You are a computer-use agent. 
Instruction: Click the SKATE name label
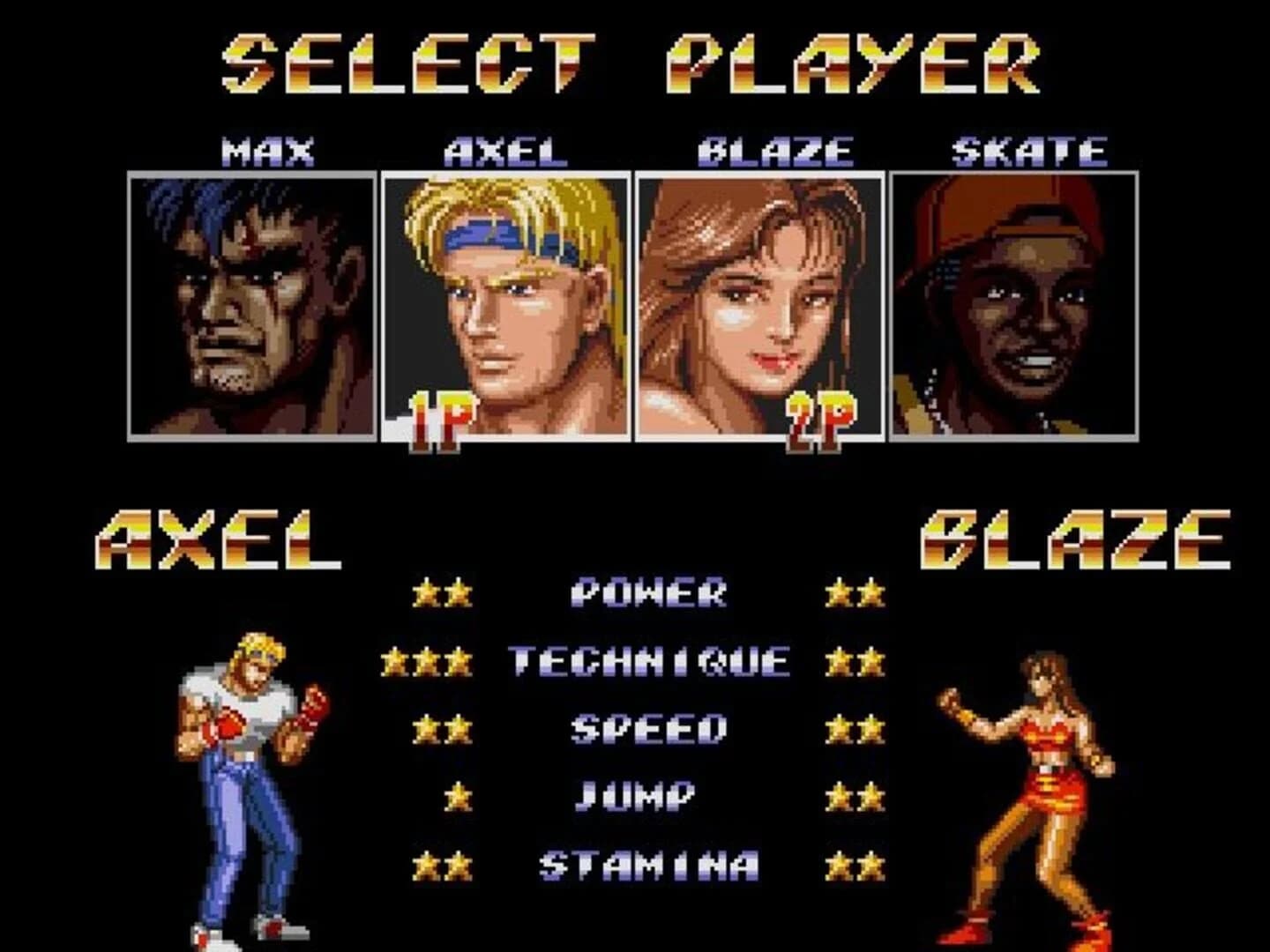tap(1027, 150)
